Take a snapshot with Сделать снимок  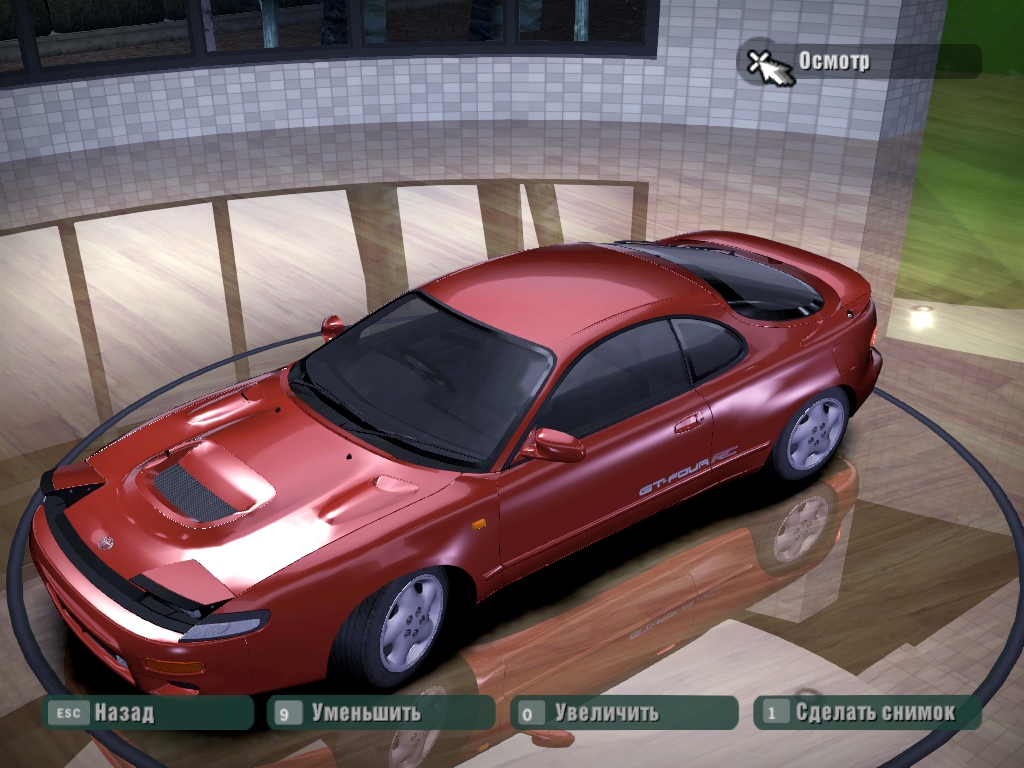(866, 713)
